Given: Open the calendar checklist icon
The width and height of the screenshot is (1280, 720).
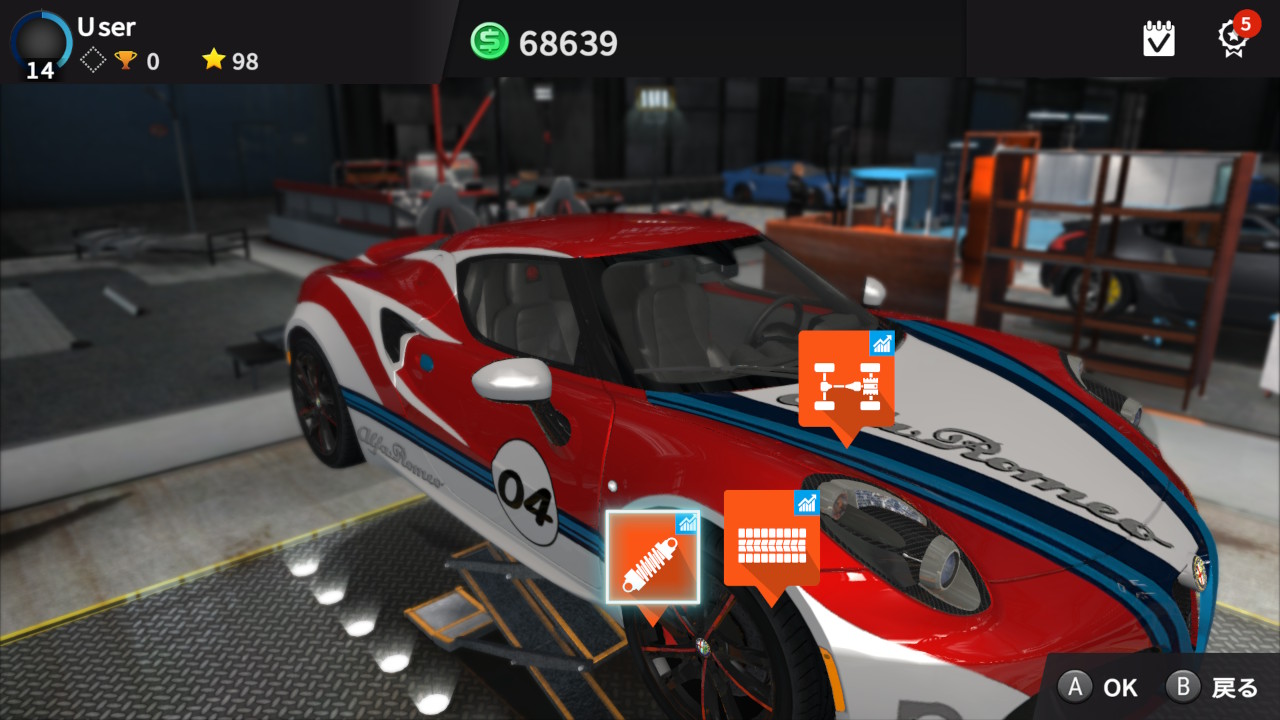Looking at the screenshot, I should point(1159,39).
